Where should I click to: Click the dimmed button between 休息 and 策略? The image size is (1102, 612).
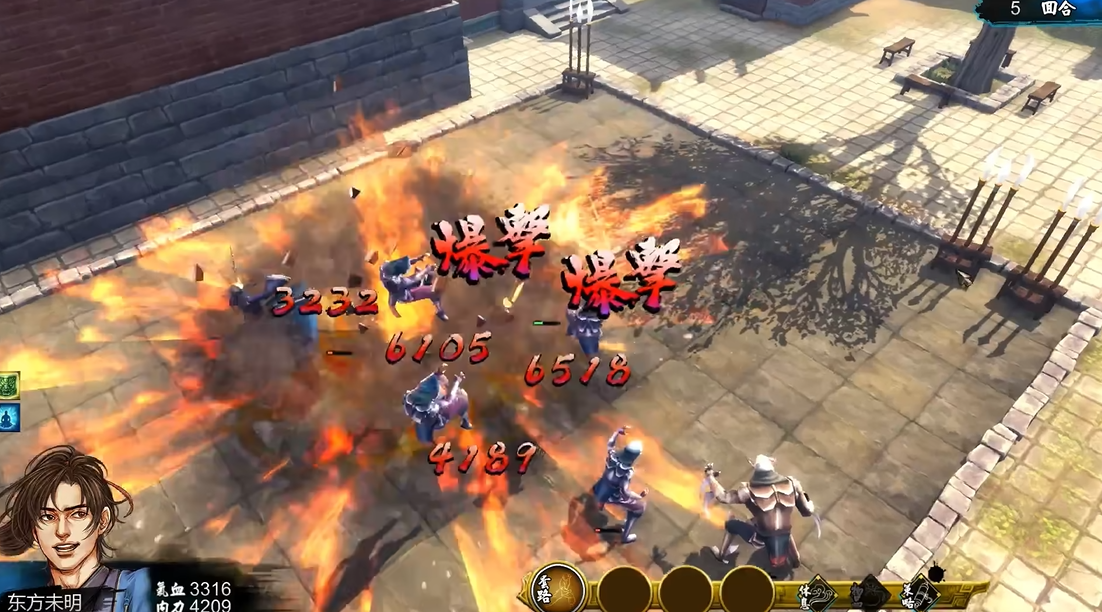click(872, 593)
